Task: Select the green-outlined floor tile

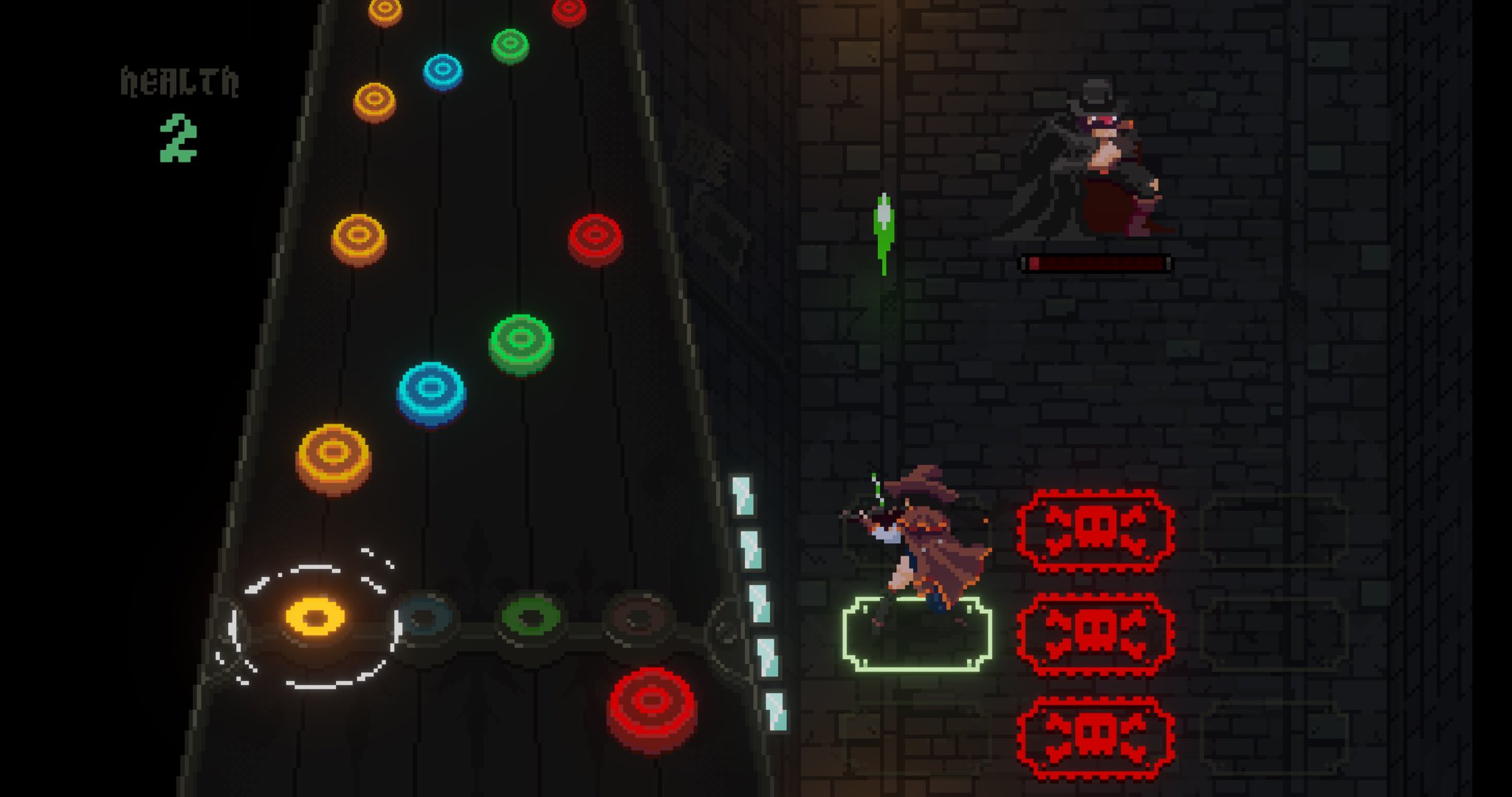Action: pos(917,636)
